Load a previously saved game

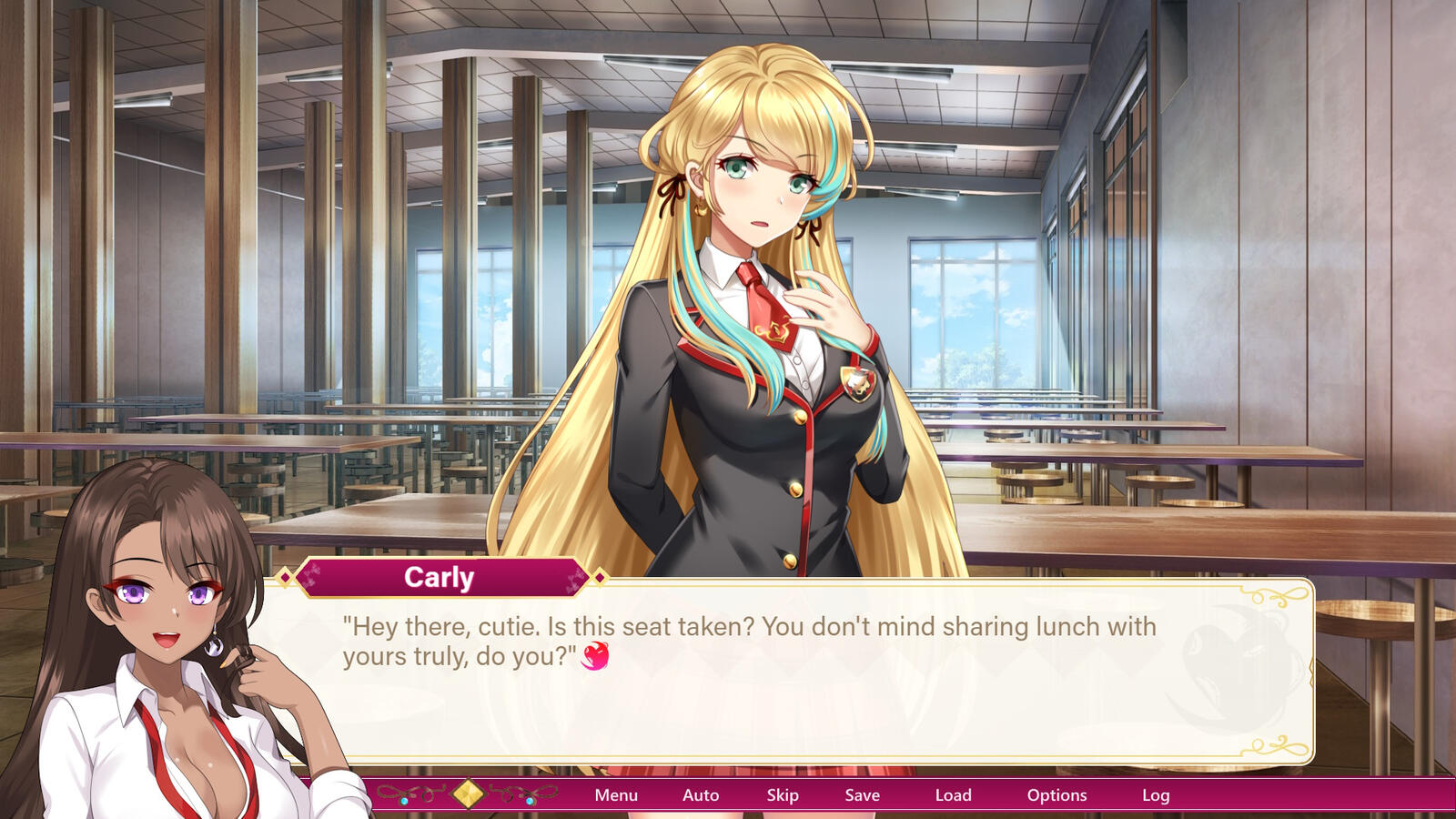pos(954,794)
